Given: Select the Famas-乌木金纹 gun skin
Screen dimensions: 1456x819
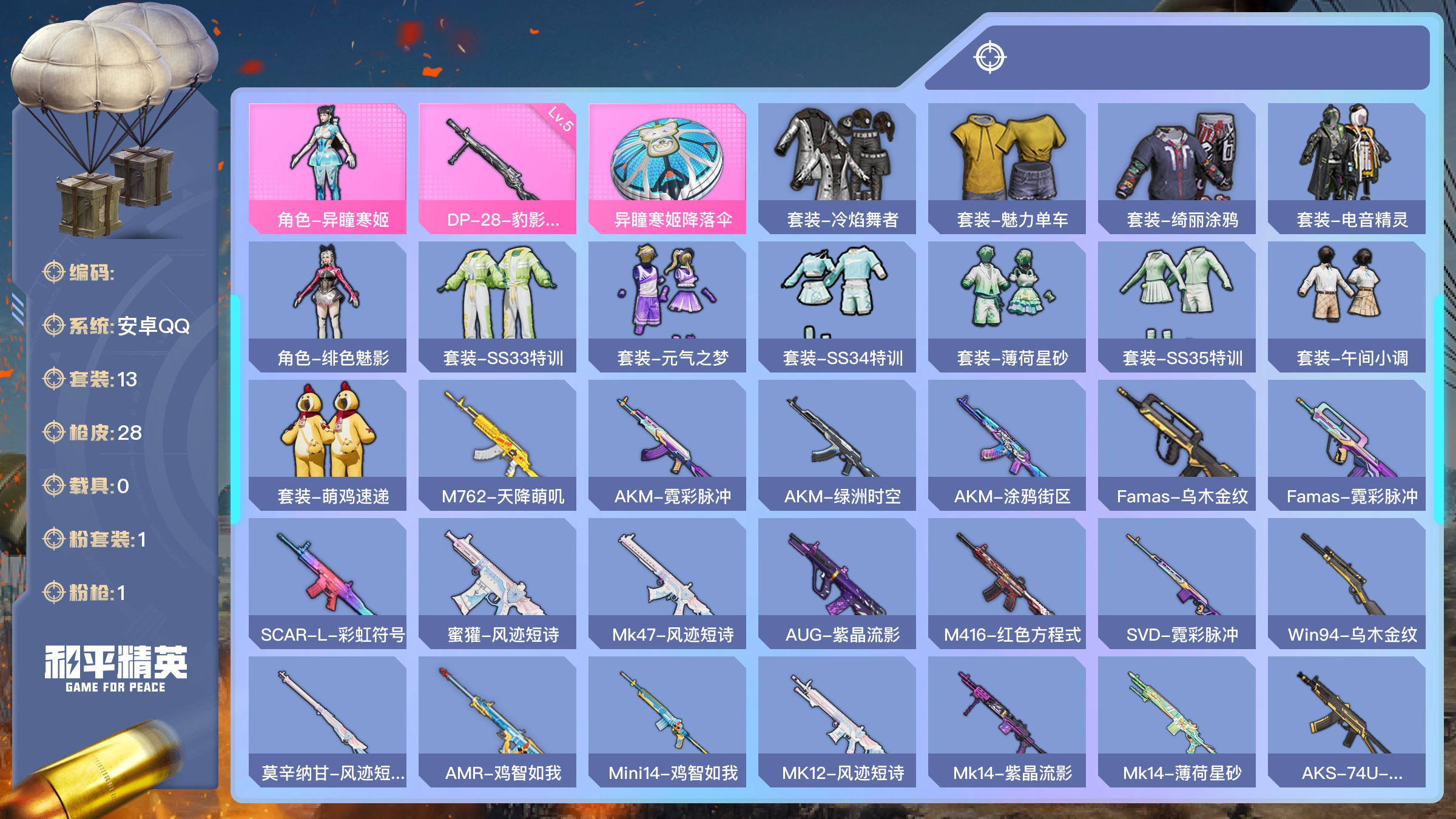Looking at the screenshot, I should [x=1177, y=444].
